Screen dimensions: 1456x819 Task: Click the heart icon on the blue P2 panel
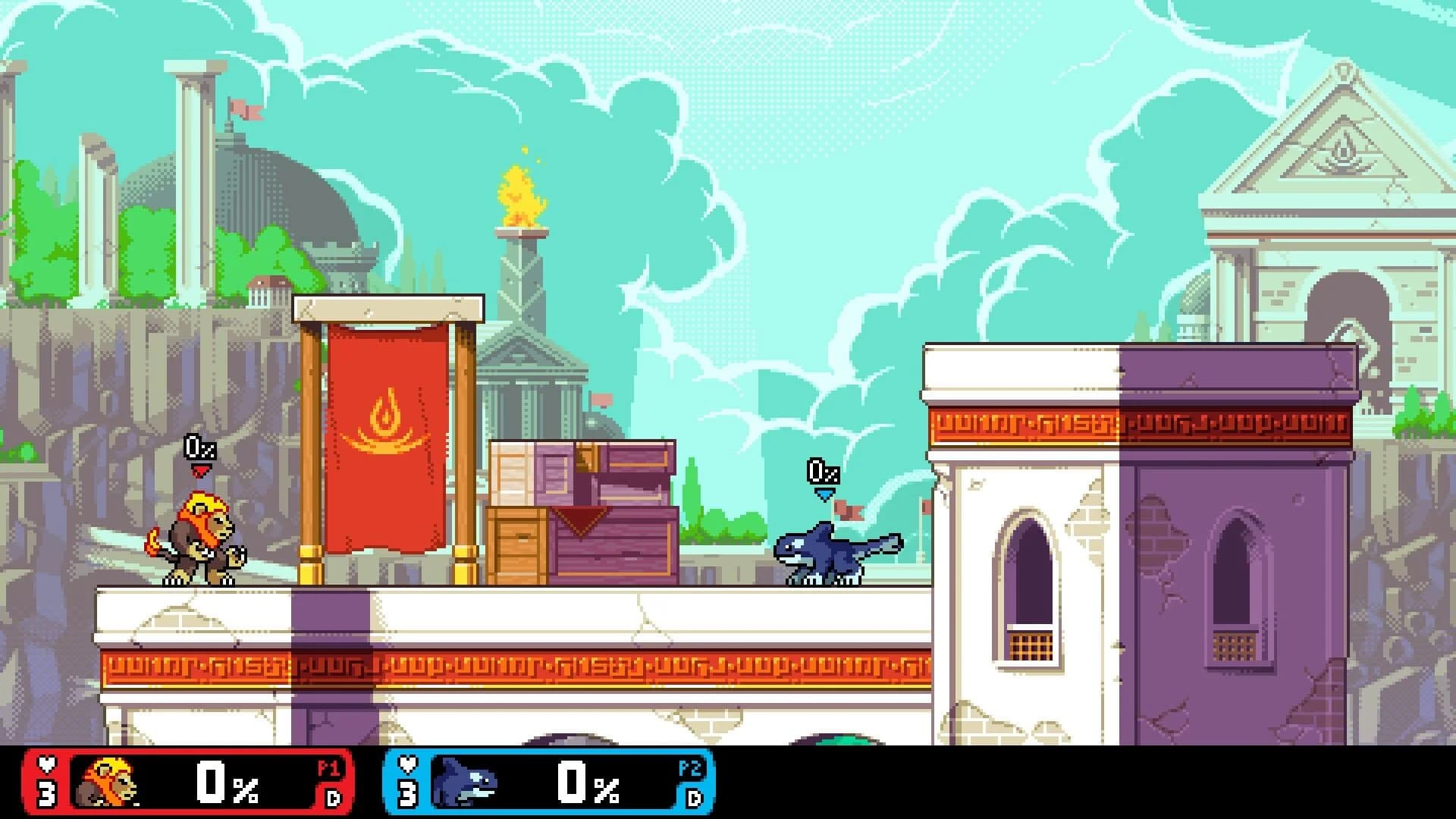point(409,764)
